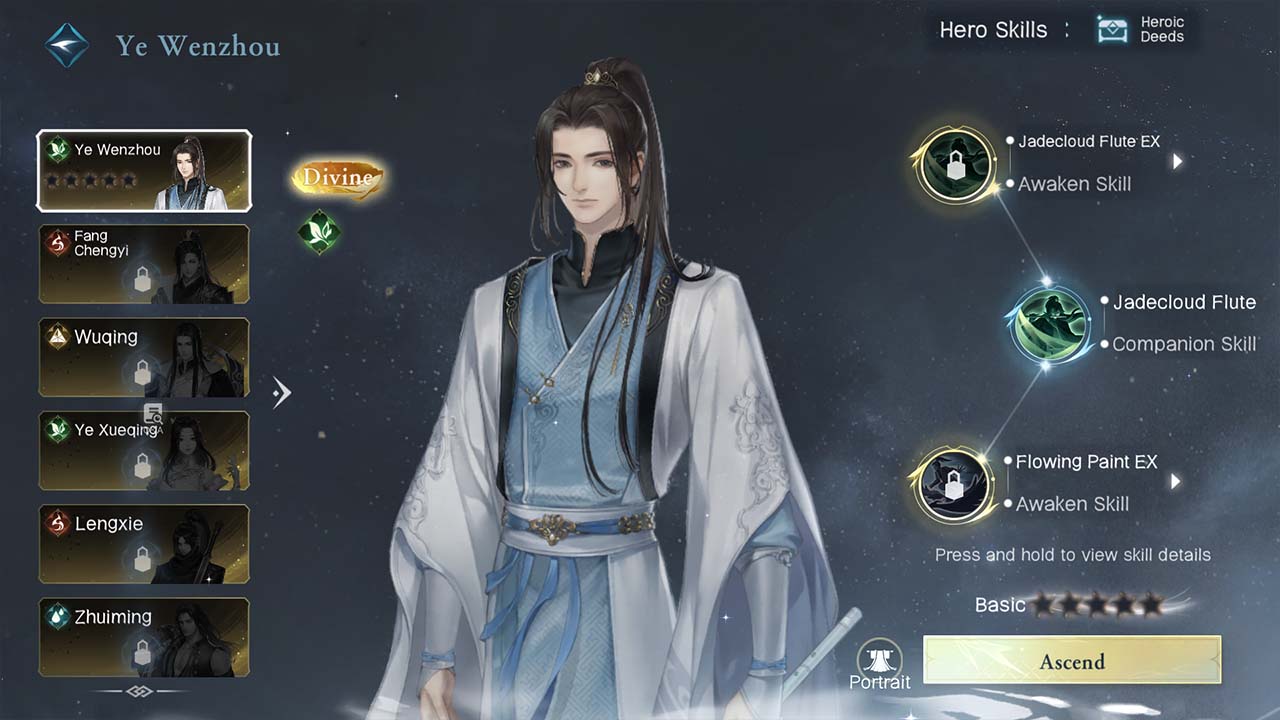Choose Fang Chengyi from hero list

144,264
